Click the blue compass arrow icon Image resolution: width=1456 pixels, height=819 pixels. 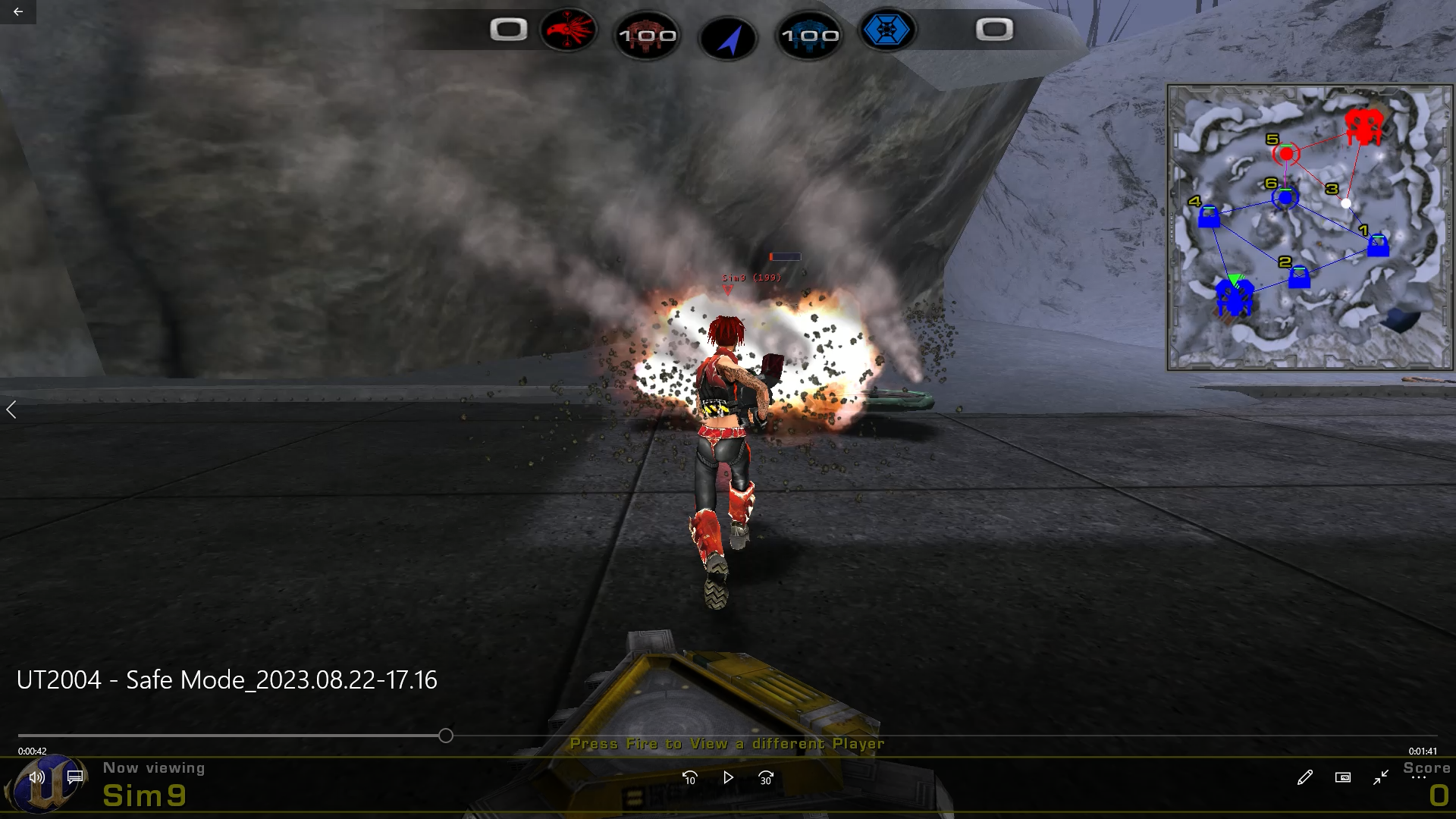coord(728,39)
